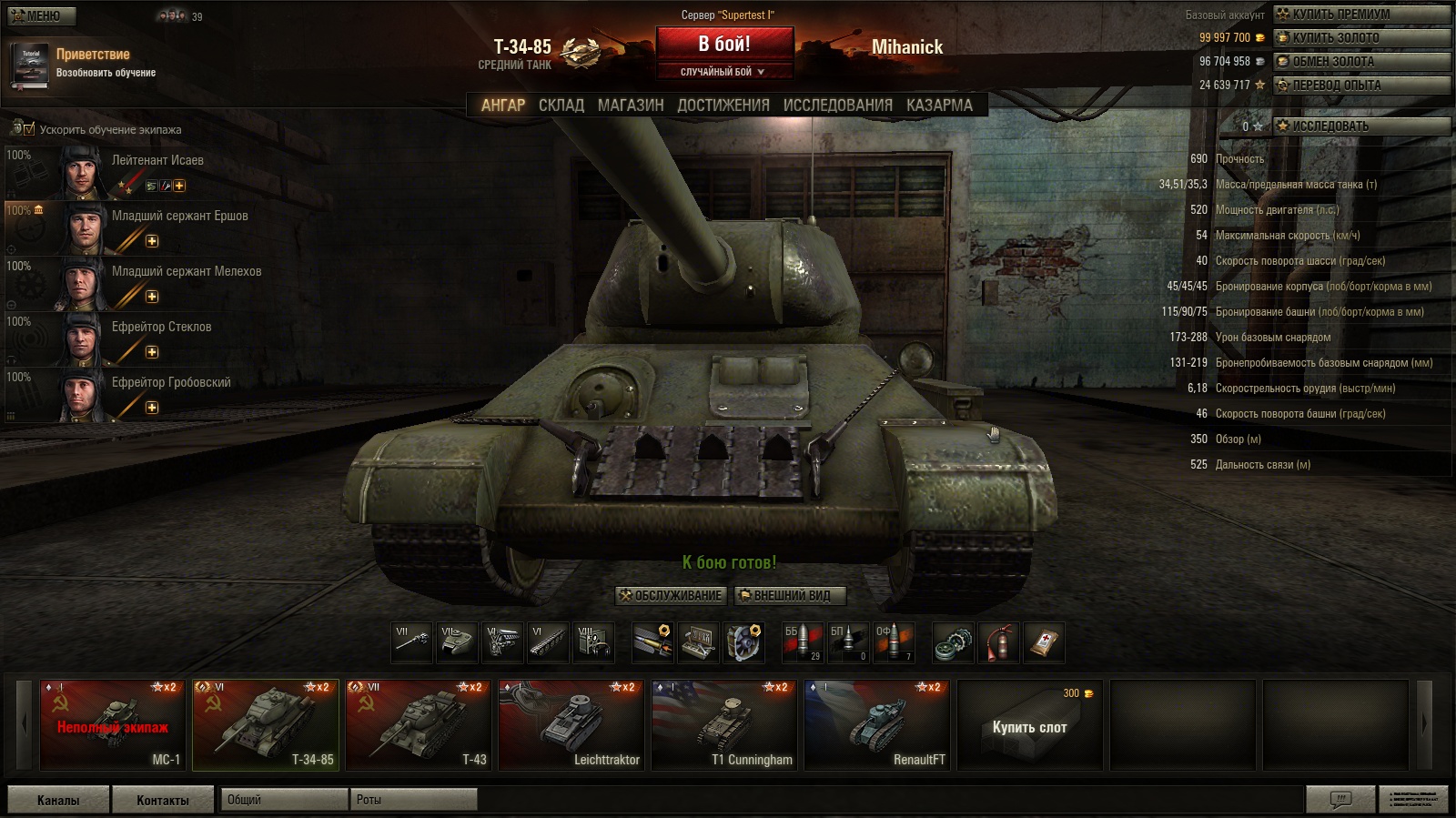The height and width of the screenshot is (818, 1456).
Task: Select the Leichttraktor tank thumbnail
Action: point(571,726)
